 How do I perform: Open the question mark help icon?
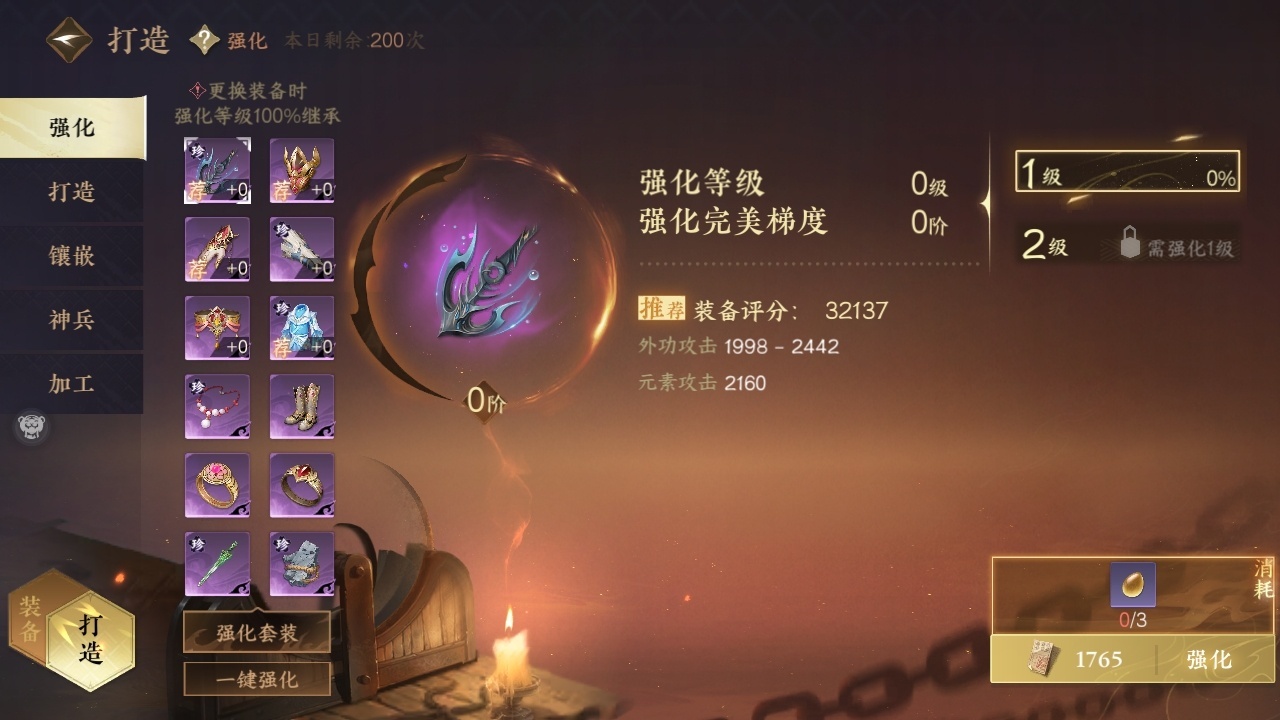205,40
